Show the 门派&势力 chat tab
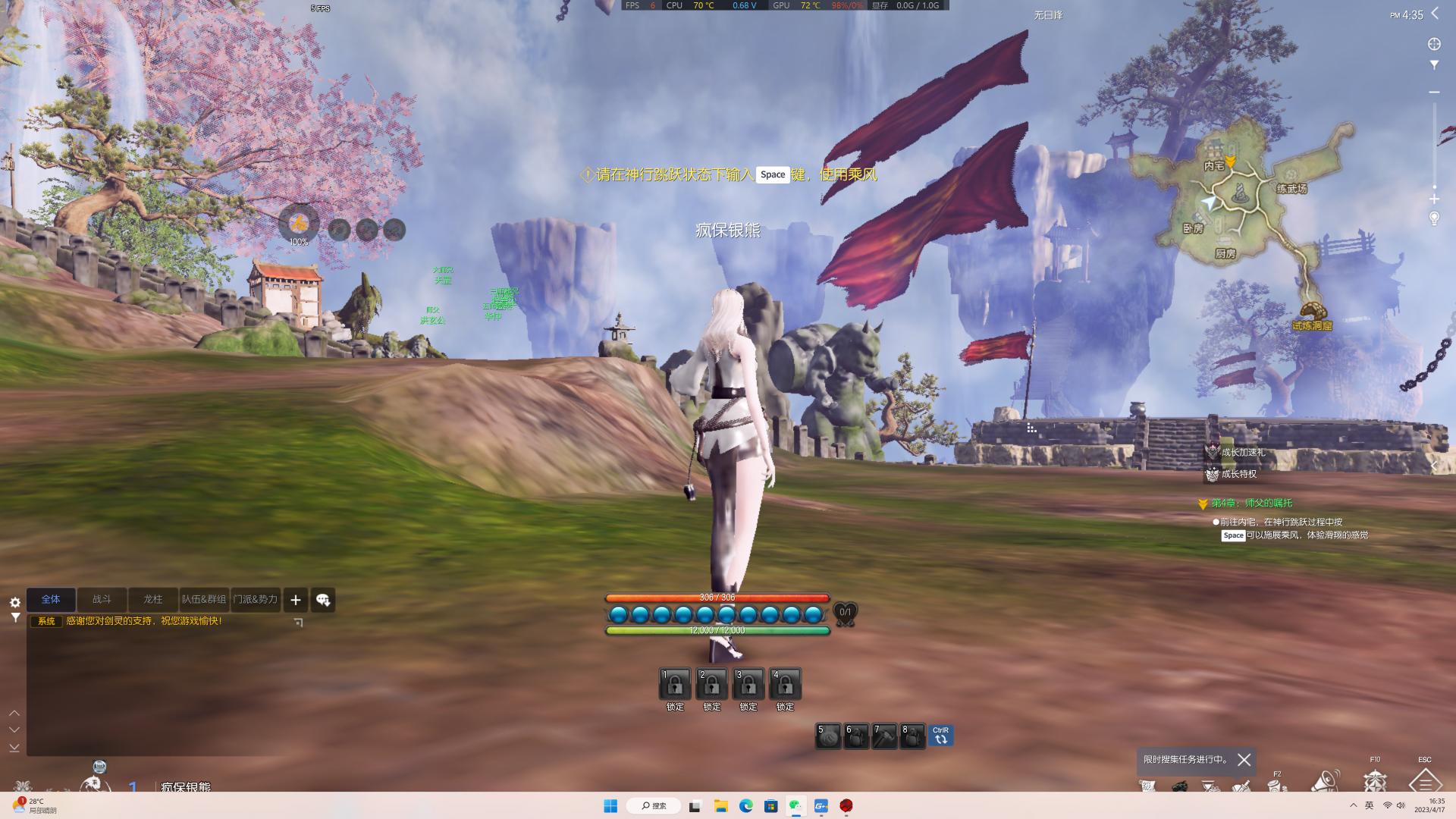 point(256,599)
